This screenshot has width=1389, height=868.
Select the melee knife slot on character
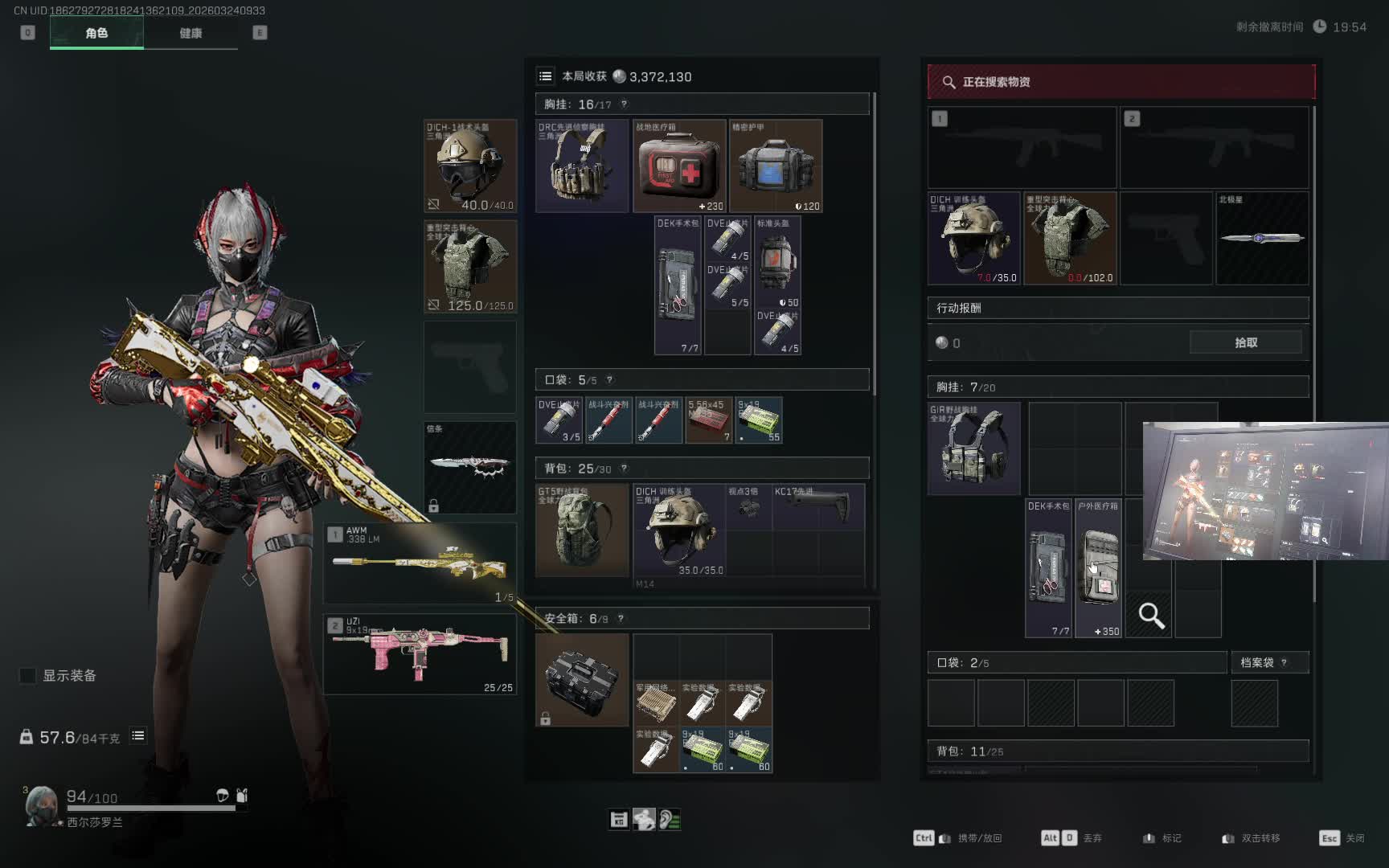pos(470,468)
